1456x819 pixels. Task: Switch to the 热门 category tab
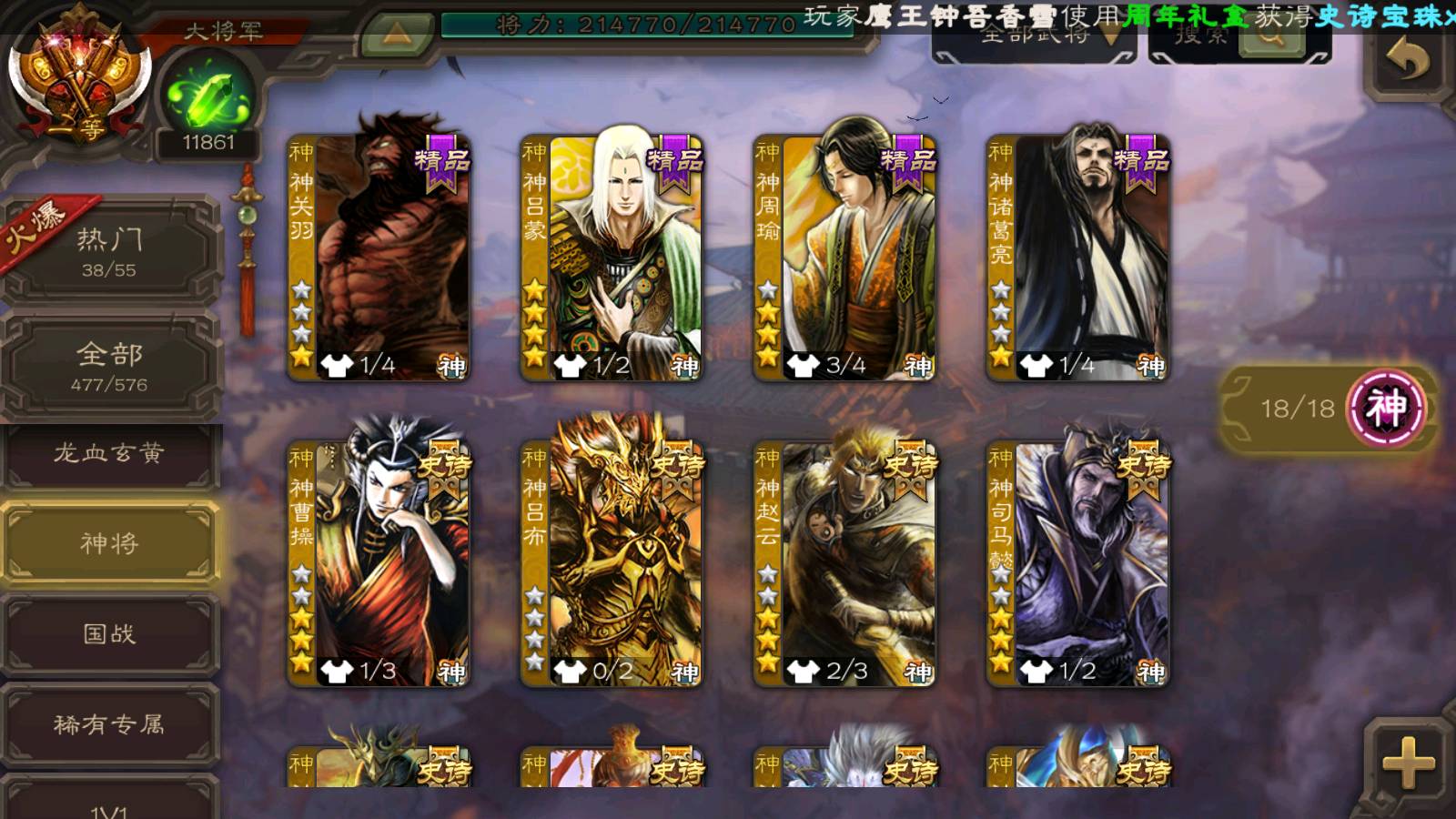(x=109, y=251)
